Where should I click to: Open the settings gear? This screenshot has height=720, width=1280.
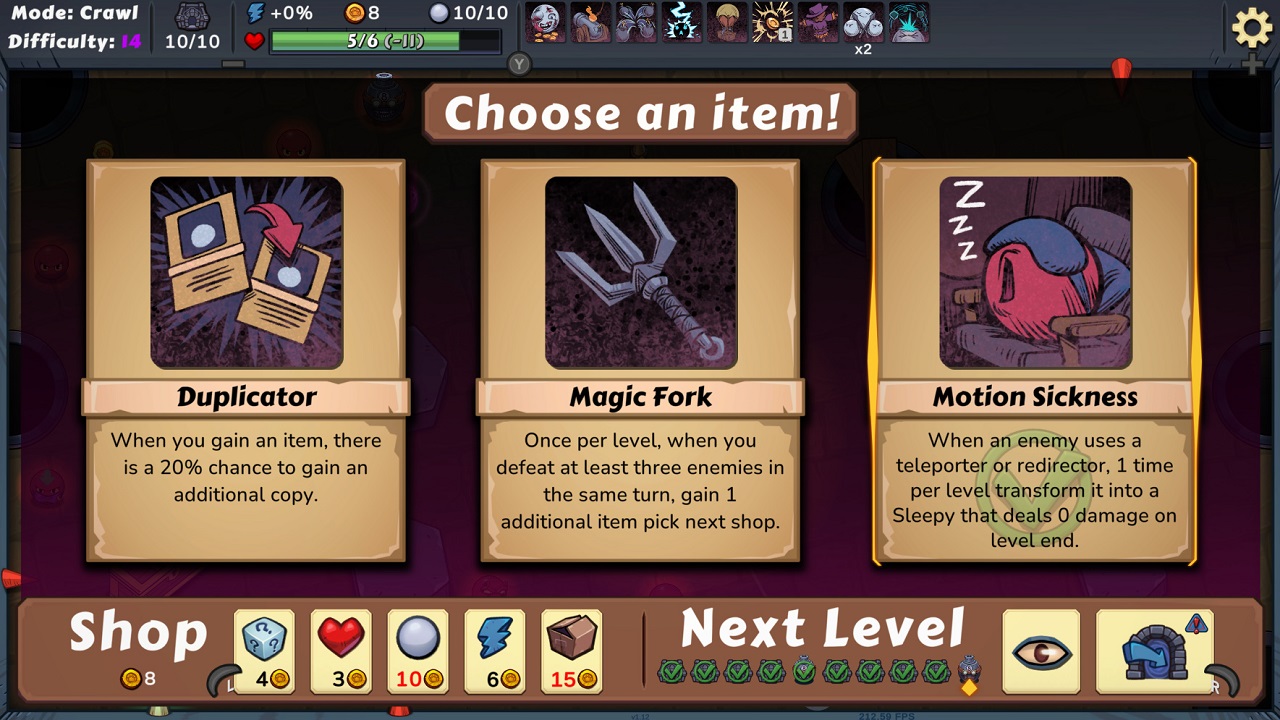click(1251, 28)
